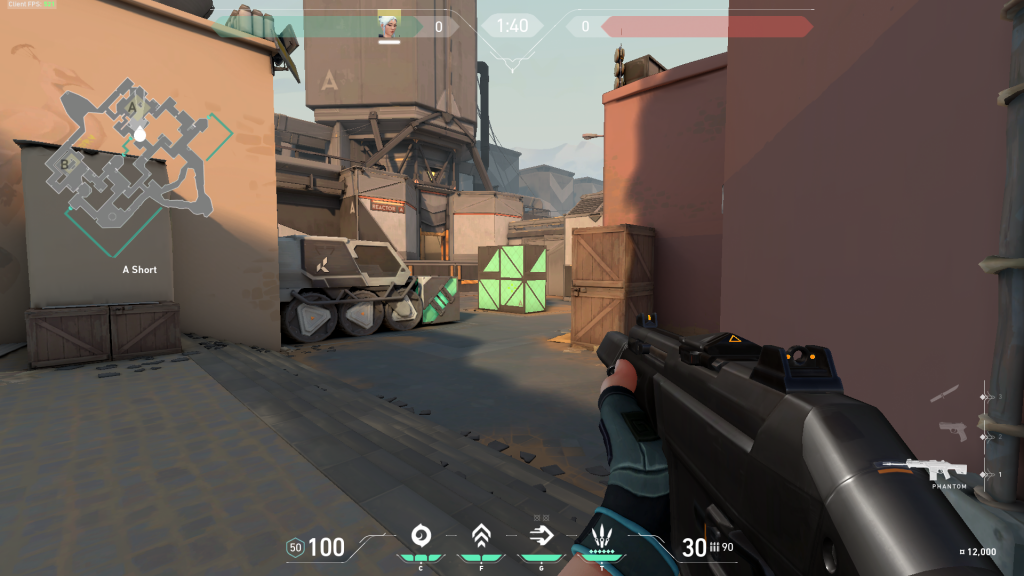Select the Phantom rifle weapon slot

click(x=938, y=470)
